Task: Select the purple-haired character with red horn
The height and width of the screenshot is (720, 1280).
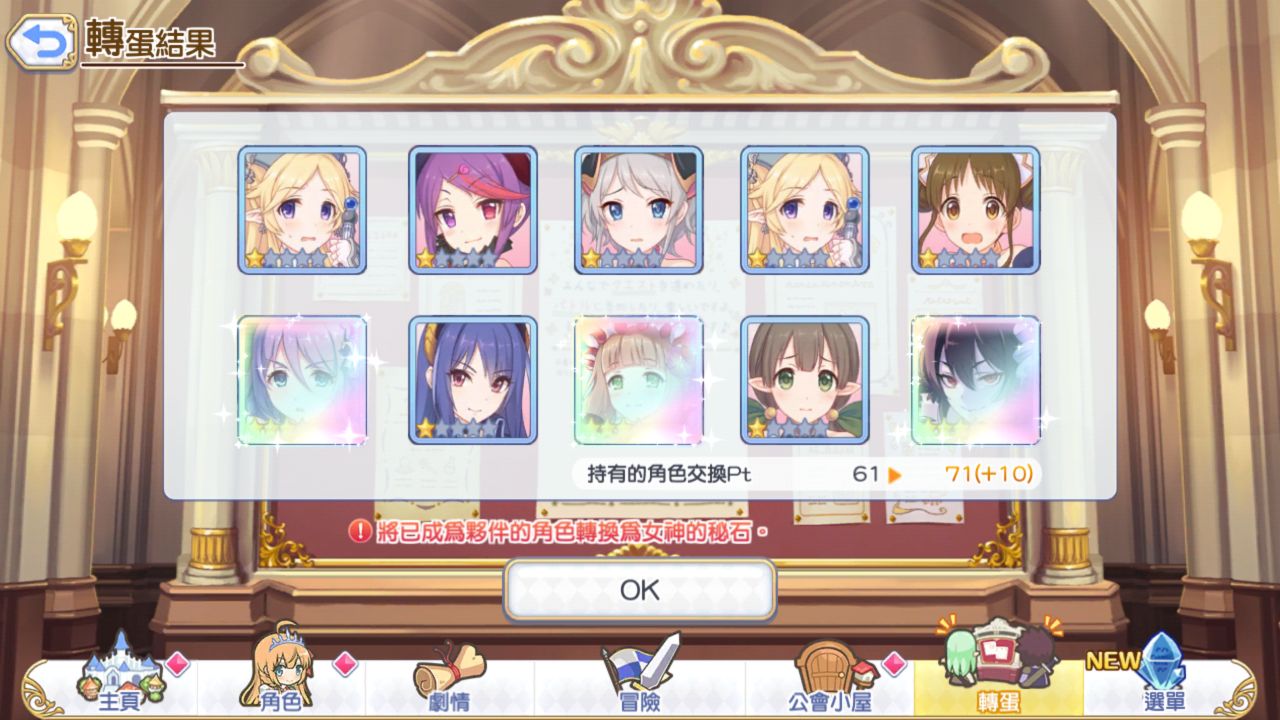Action: click(473, 210)
